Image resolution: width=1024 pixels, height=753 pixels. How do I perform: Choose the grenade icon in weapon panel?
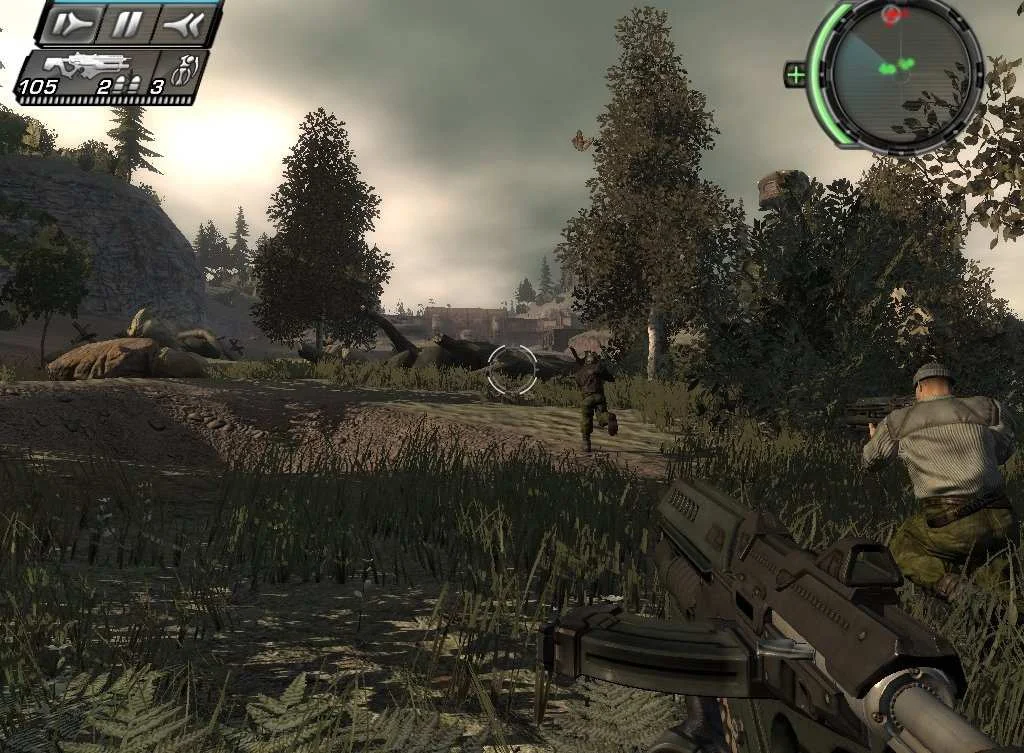[184, 72]
